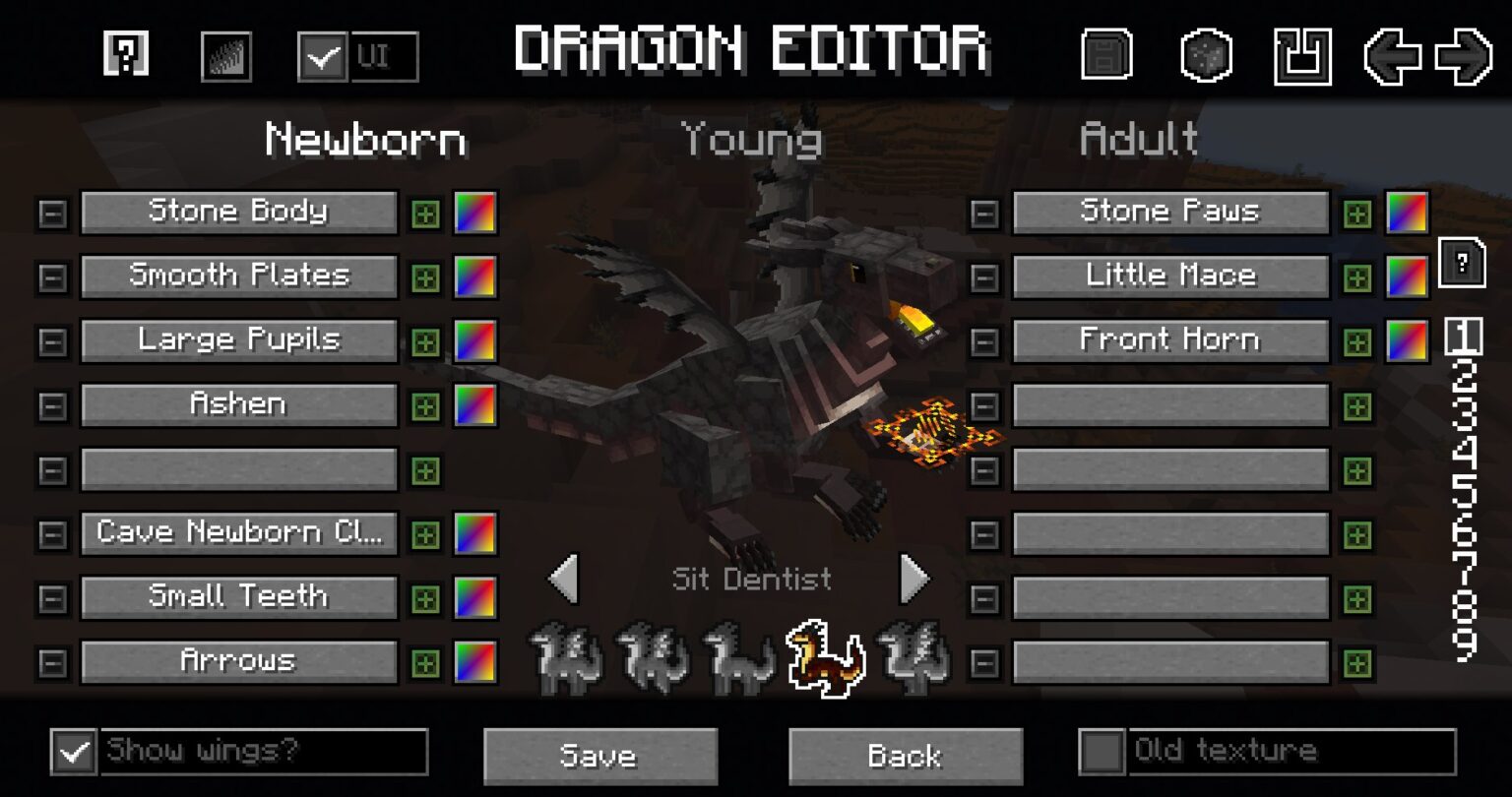
Task: Open the background texture icon near top left
Action: (x=224, y=53)
